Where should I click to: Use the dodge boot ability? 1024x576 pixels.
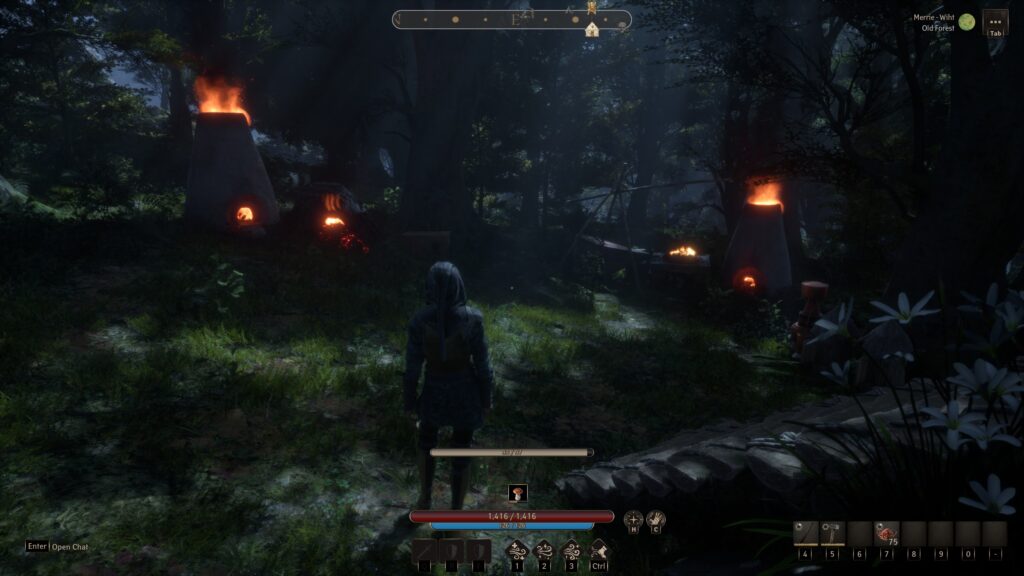[598, 549]
